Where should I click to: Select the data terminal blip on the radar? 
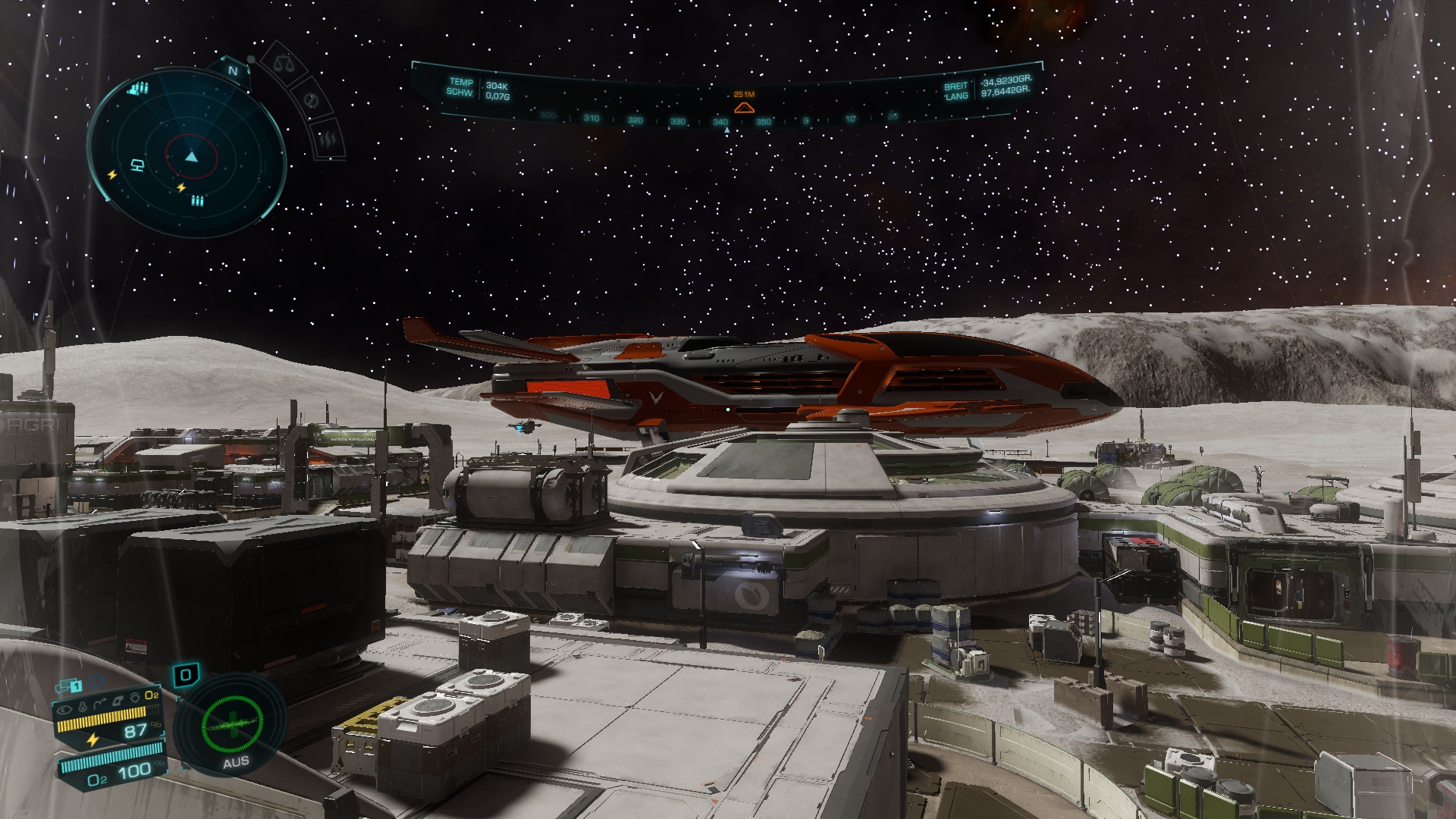click(137, 165)
